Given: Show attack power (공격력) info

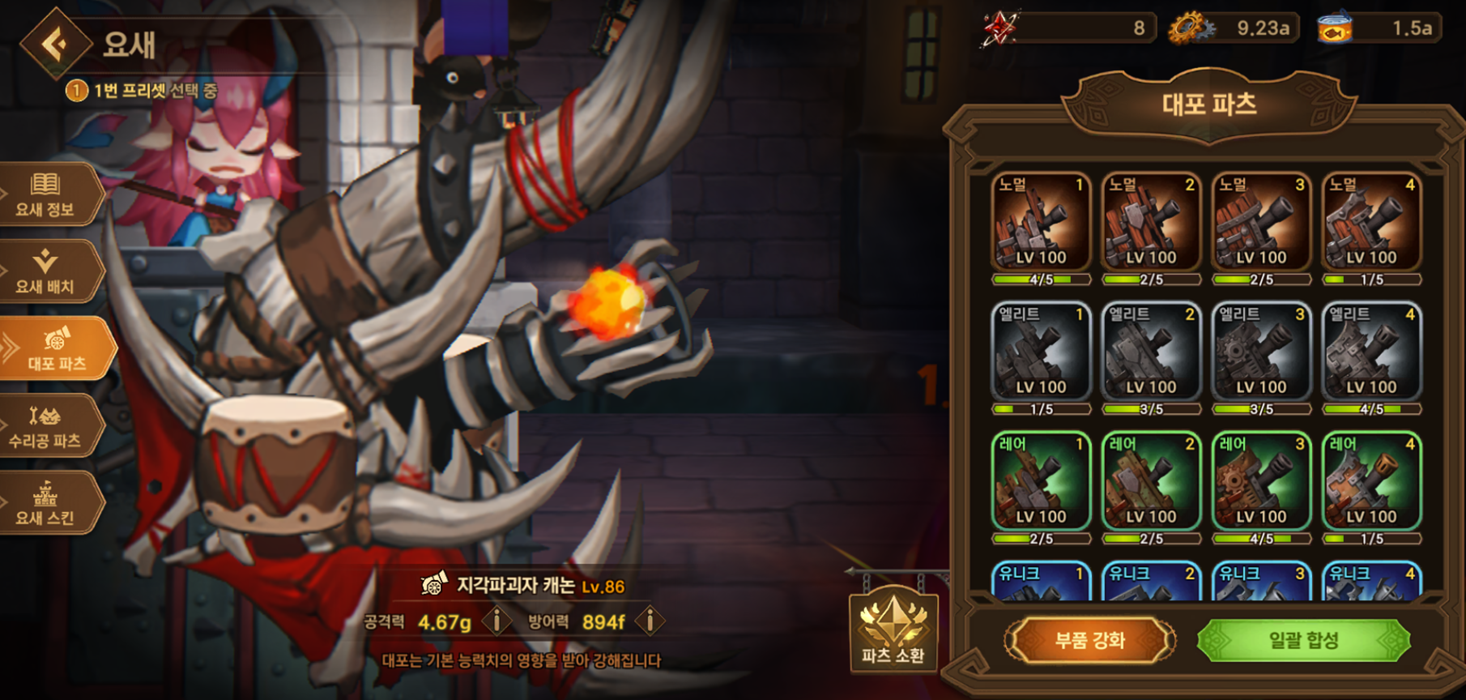Looking at the screenshot, I should pos(496,621).
